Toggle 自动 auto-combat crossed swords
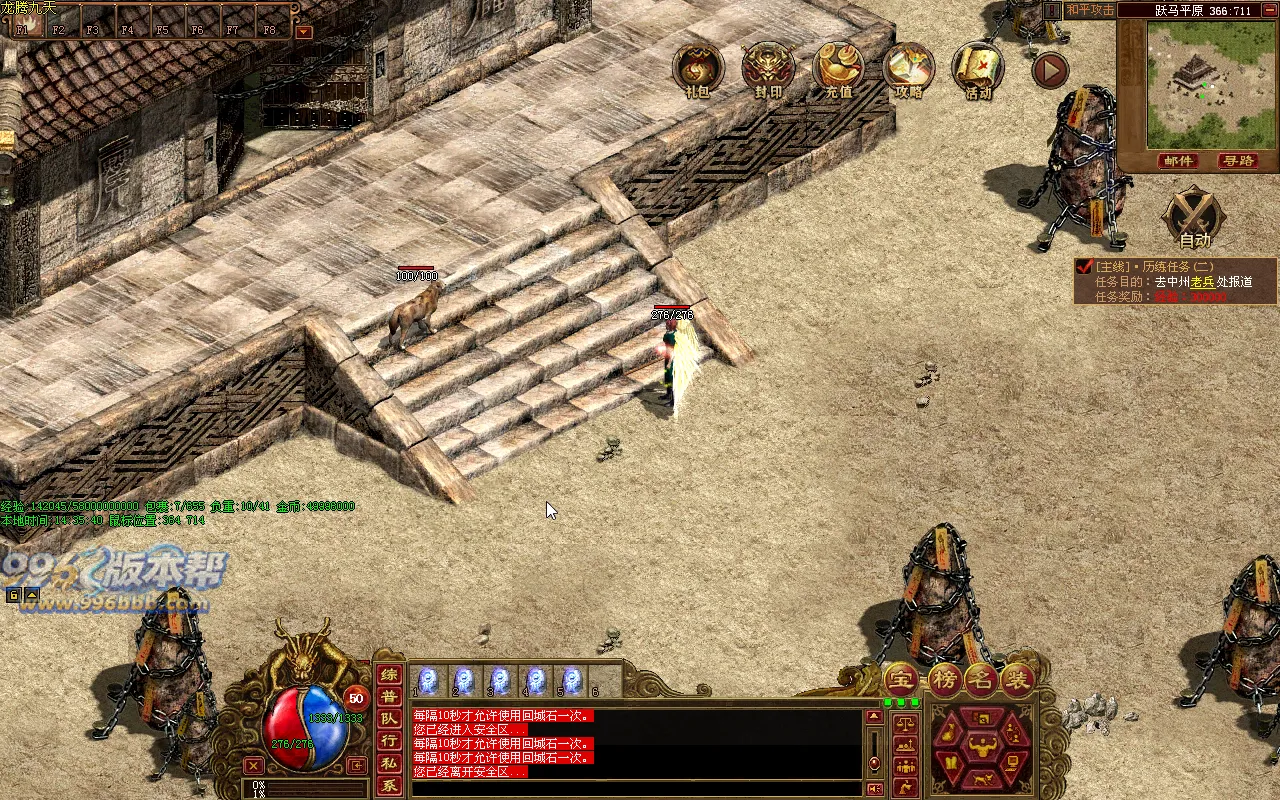The height and width of the screenshot is (800, 1280). pos(1196,213)
